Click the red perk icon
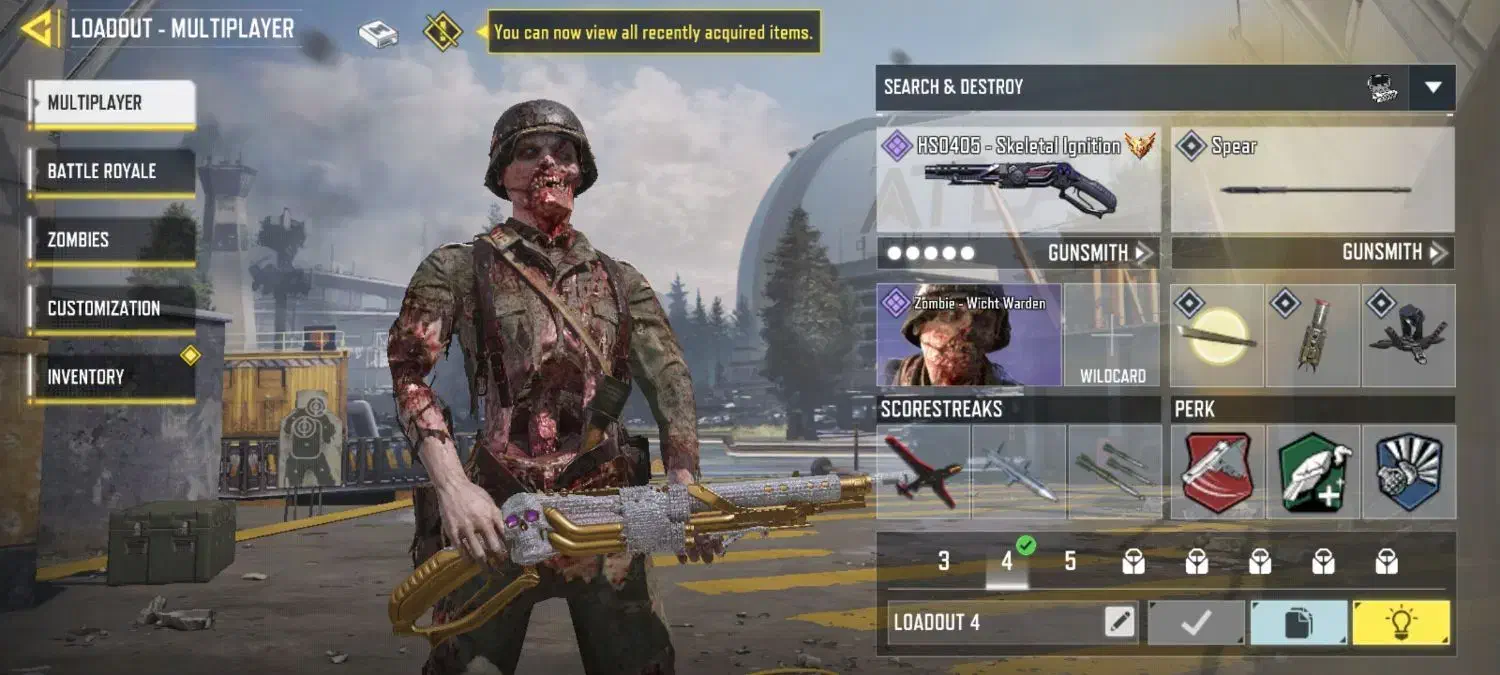 pos(1217,472)
